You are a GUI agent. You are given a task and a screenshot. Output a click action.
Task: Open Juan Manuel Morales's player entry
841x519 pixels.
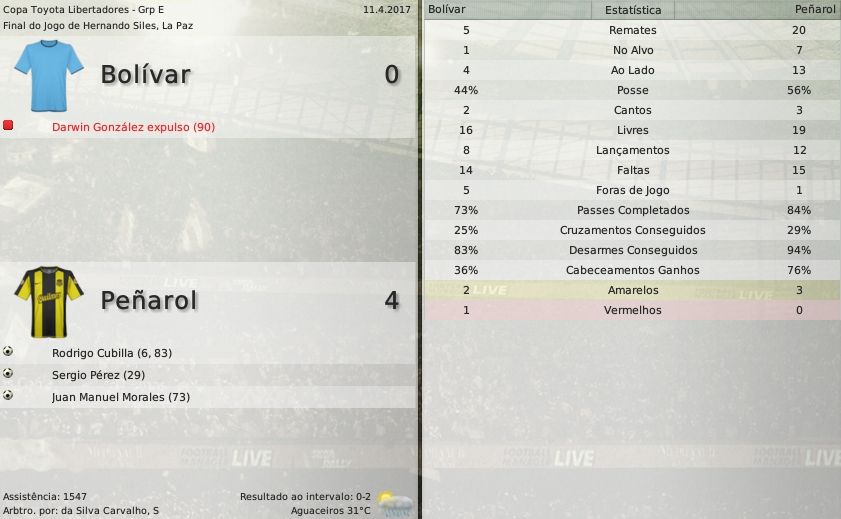(121, 397)
